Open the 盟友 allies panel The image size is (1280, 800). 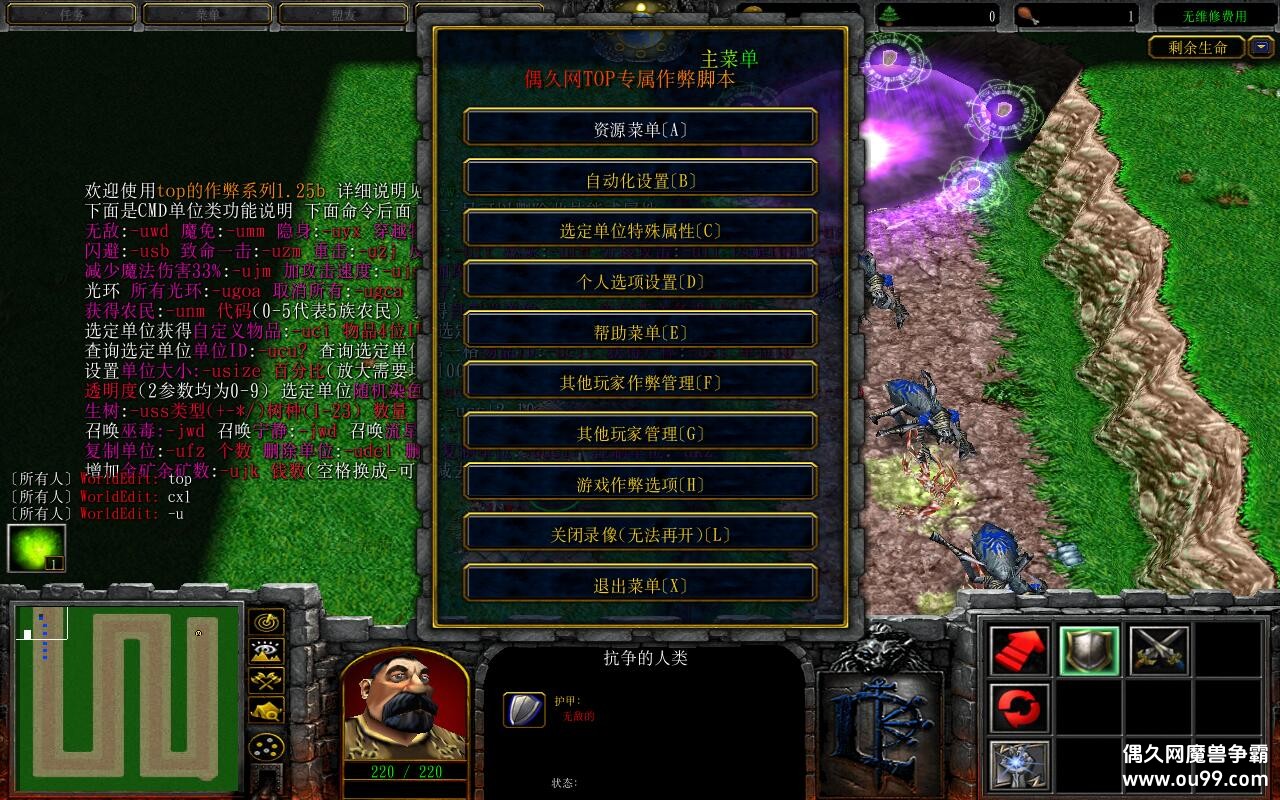[342, 15]
